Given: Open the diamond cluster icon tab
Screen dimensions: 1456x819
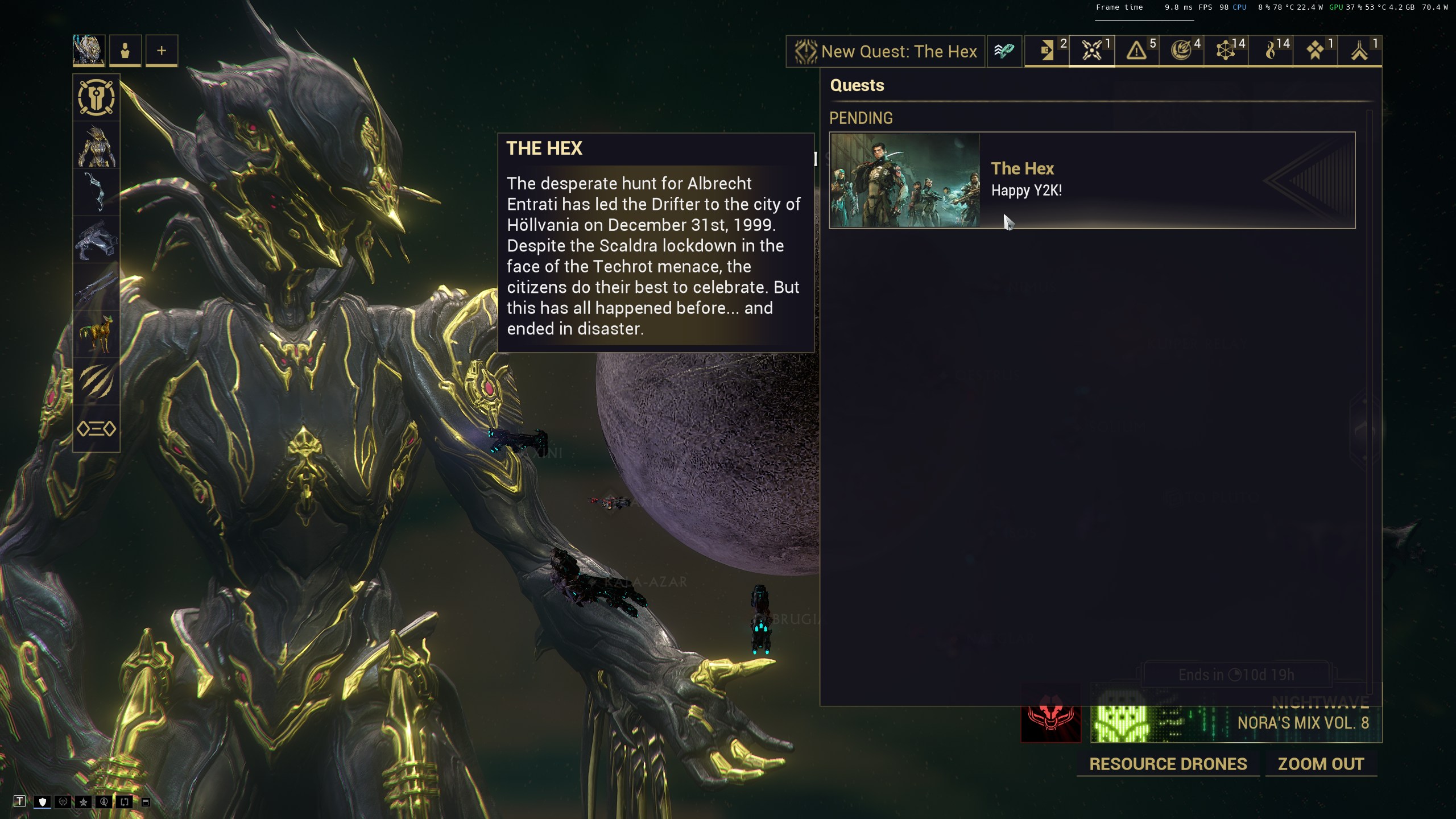Looking at the screenshot, I should click(x=1316, y=51).
